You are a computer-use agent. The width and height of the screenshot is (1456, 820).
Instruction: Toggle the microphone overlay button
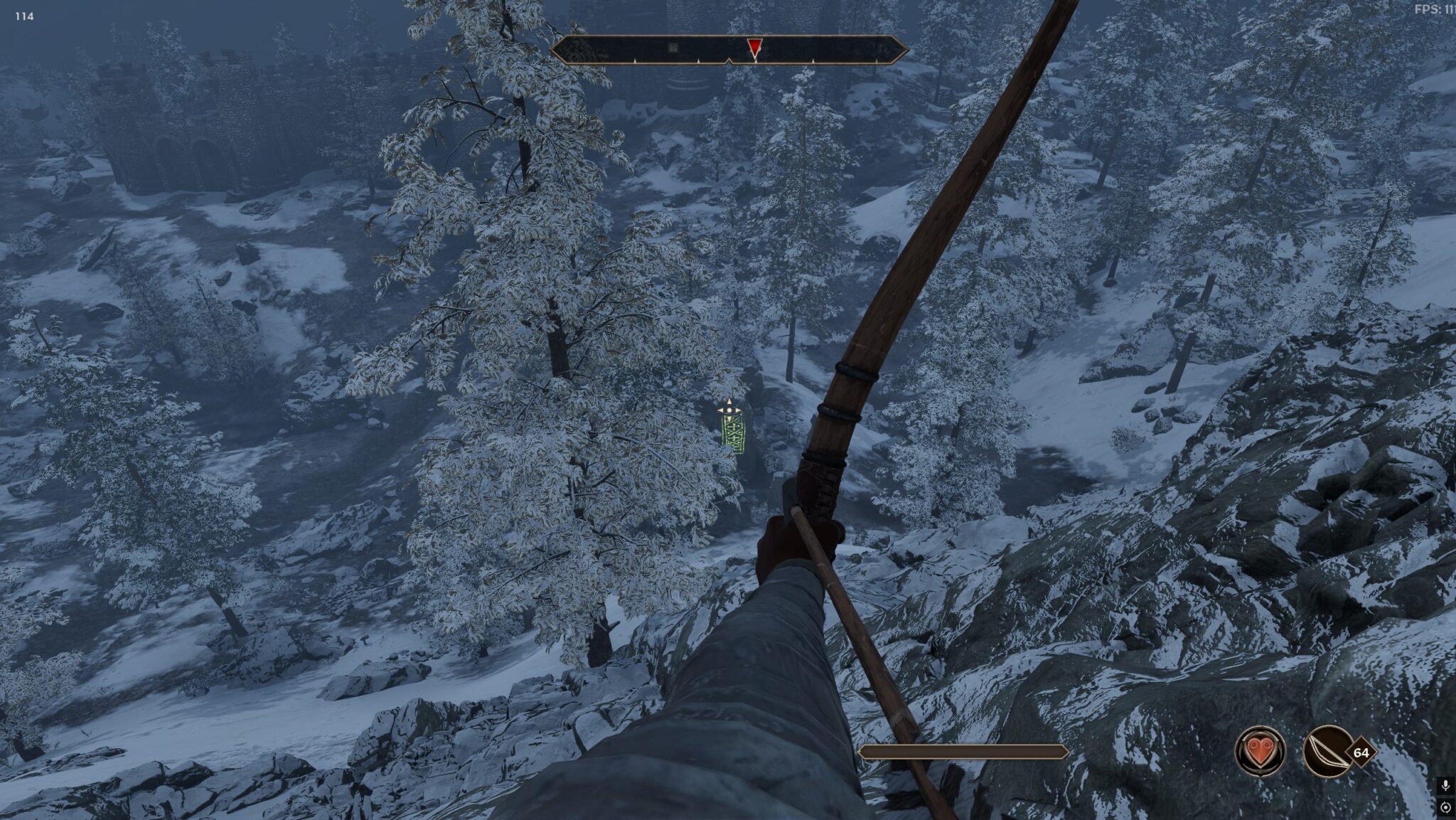(x=1445, y=785)
